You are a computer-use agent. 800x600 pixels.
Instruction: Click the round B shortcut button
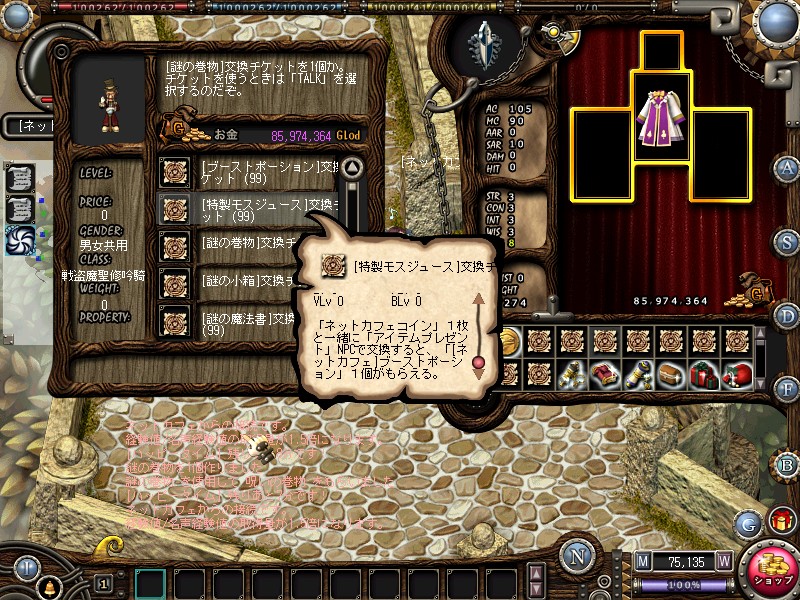coord(788,464)
